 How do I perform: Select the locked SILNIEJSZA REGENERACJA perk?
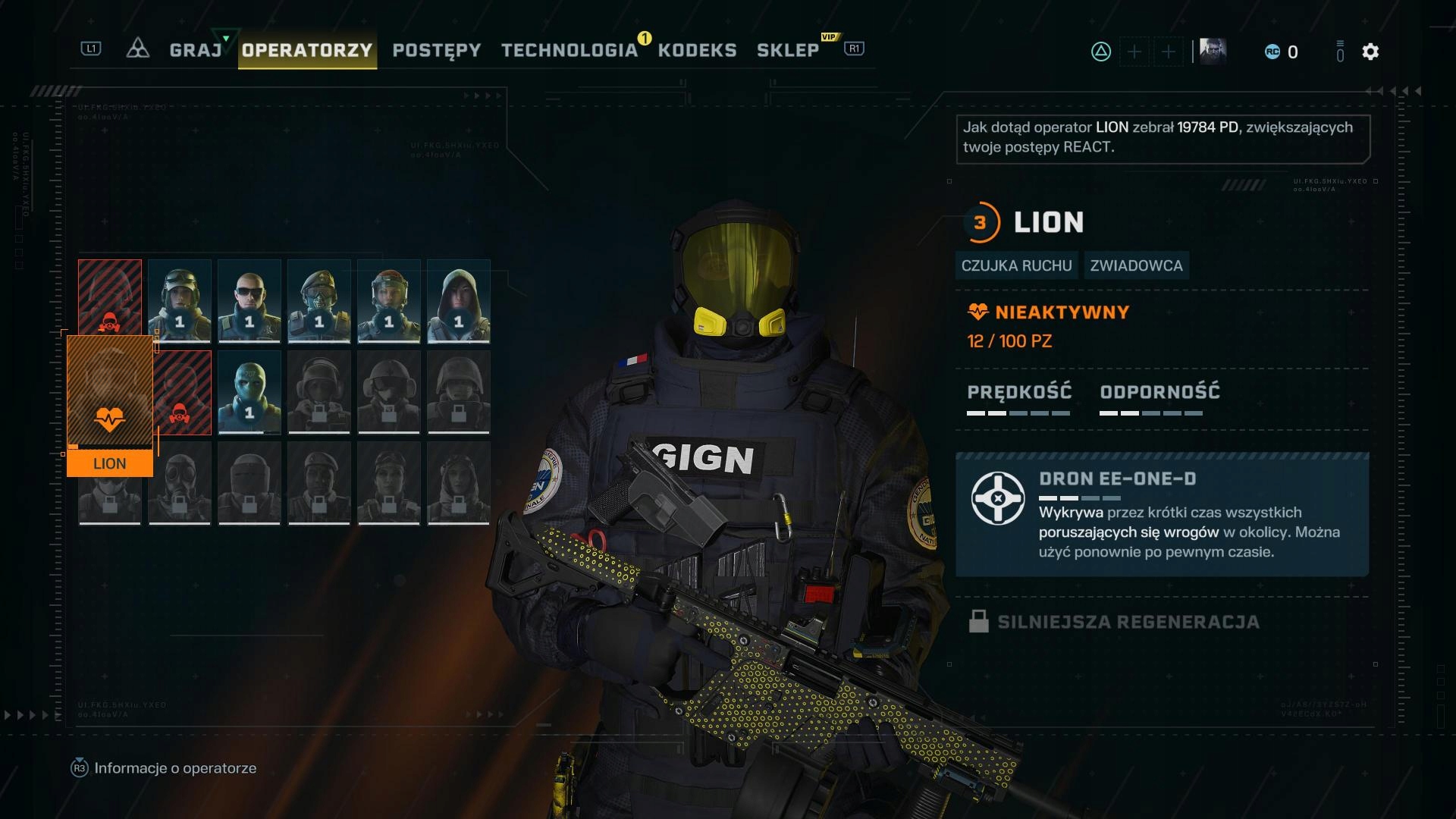(x=1128, y=622)
